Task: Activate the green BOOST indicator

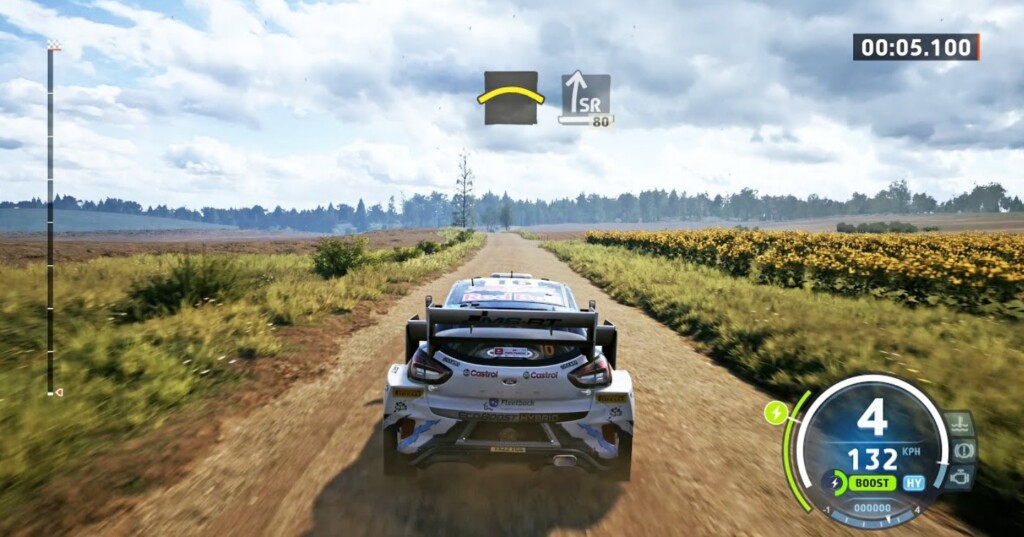Action: [x=871, y=483]
